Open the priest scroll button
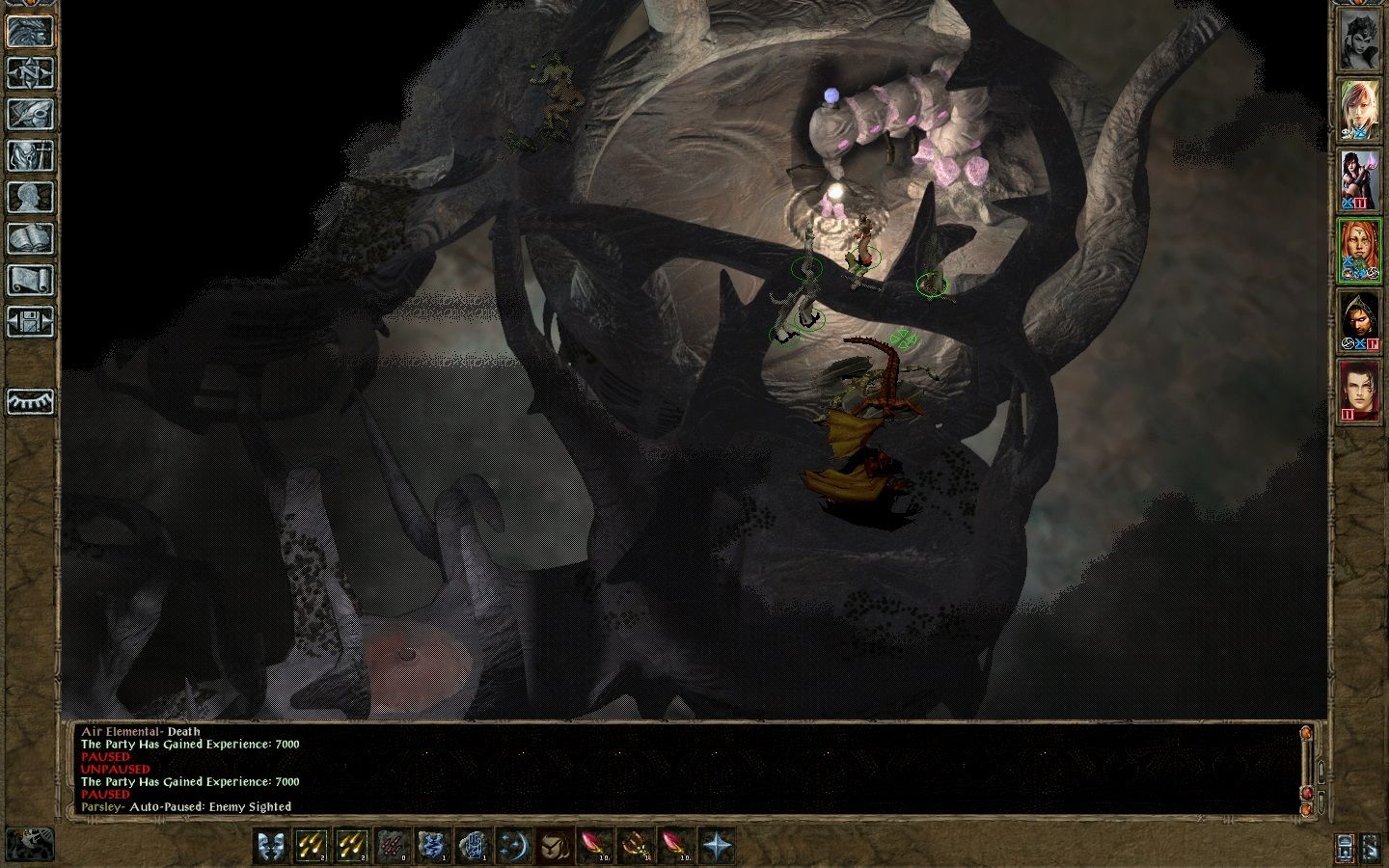Image resolution: width=1389 pixels, height=868 pixels. pos(30,280)
